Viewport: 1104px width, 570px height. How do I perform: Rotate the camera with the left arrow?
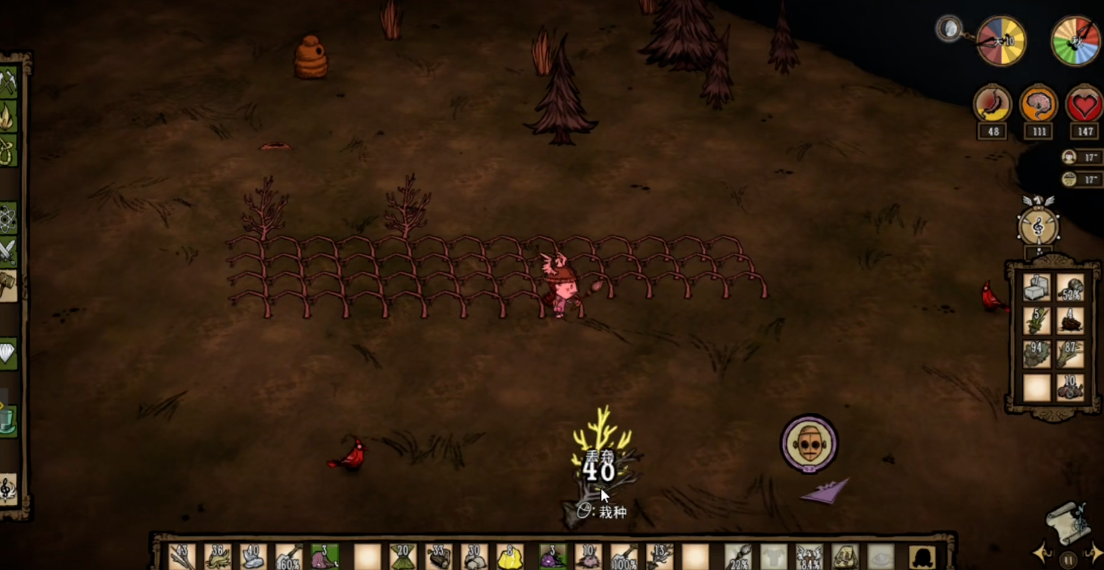point(1040,553)
